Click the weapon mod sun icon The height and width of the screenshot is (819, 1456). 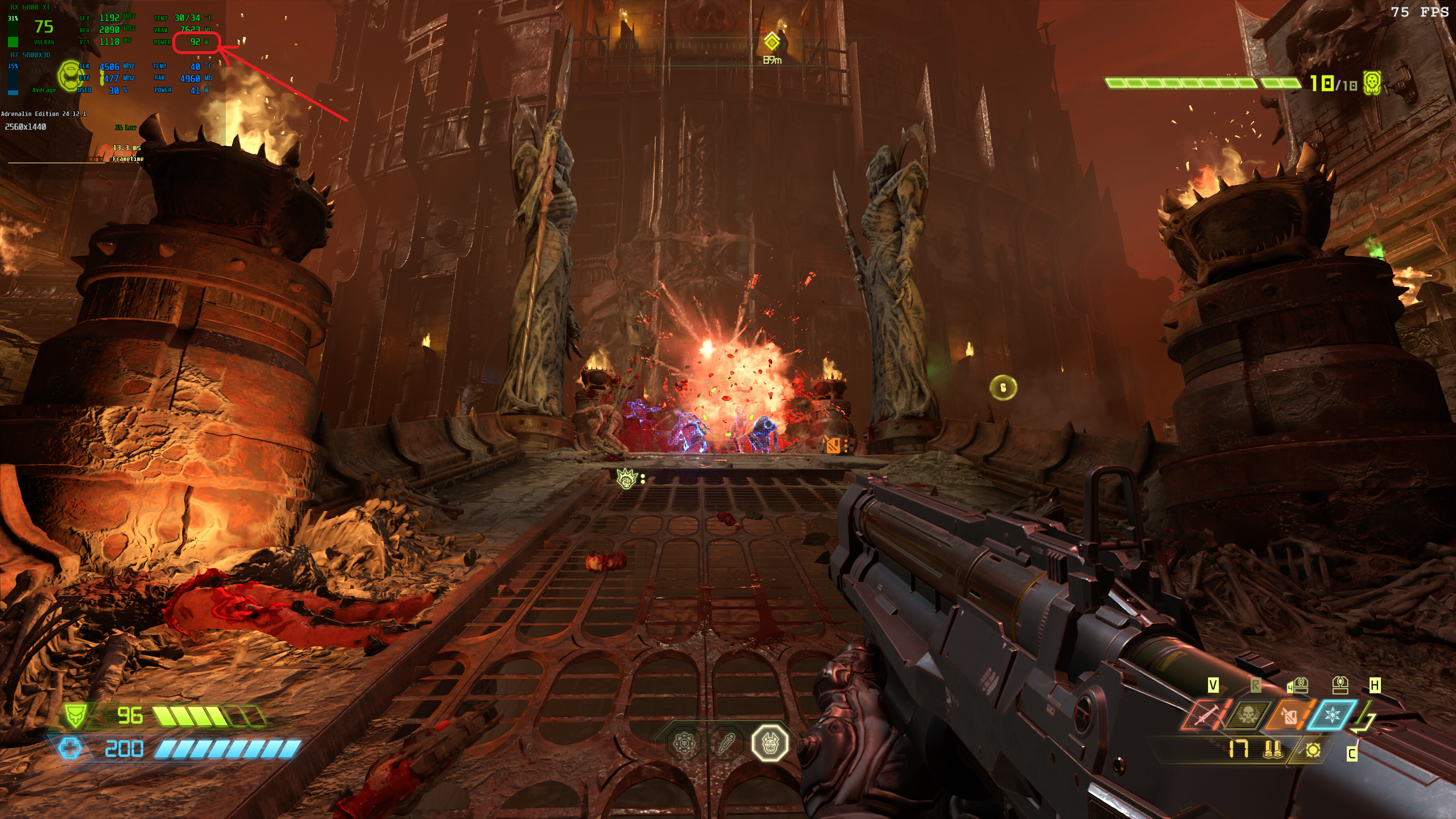tap(1313, 750)
